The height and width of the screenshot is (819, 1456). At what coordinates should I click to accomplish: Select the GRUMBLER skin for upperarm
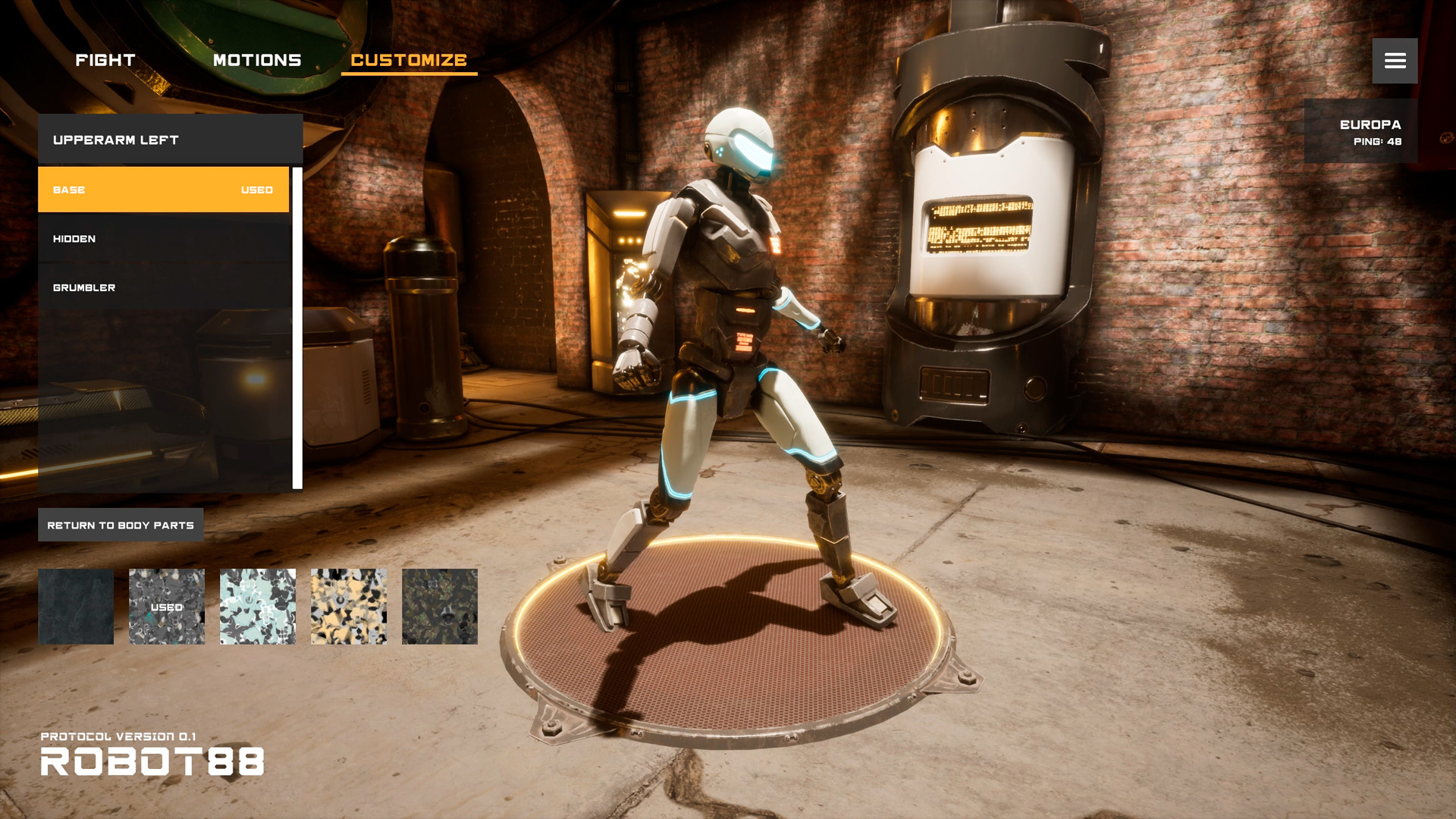click(x=163, y=287)
